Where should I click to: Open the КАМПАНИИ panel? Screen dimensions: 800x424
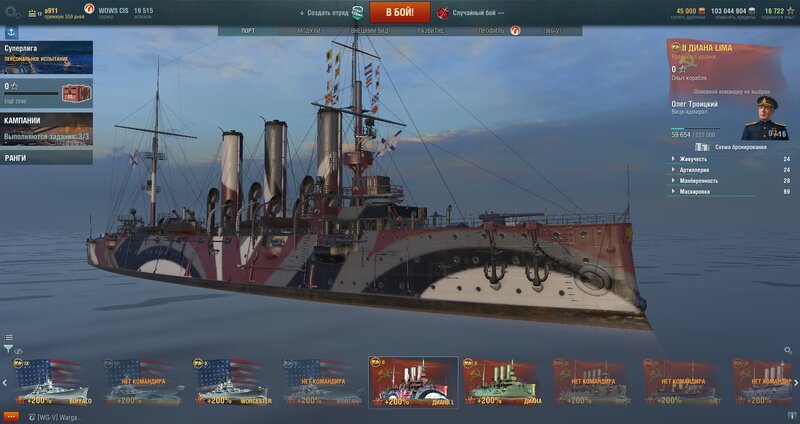[46, 127]
